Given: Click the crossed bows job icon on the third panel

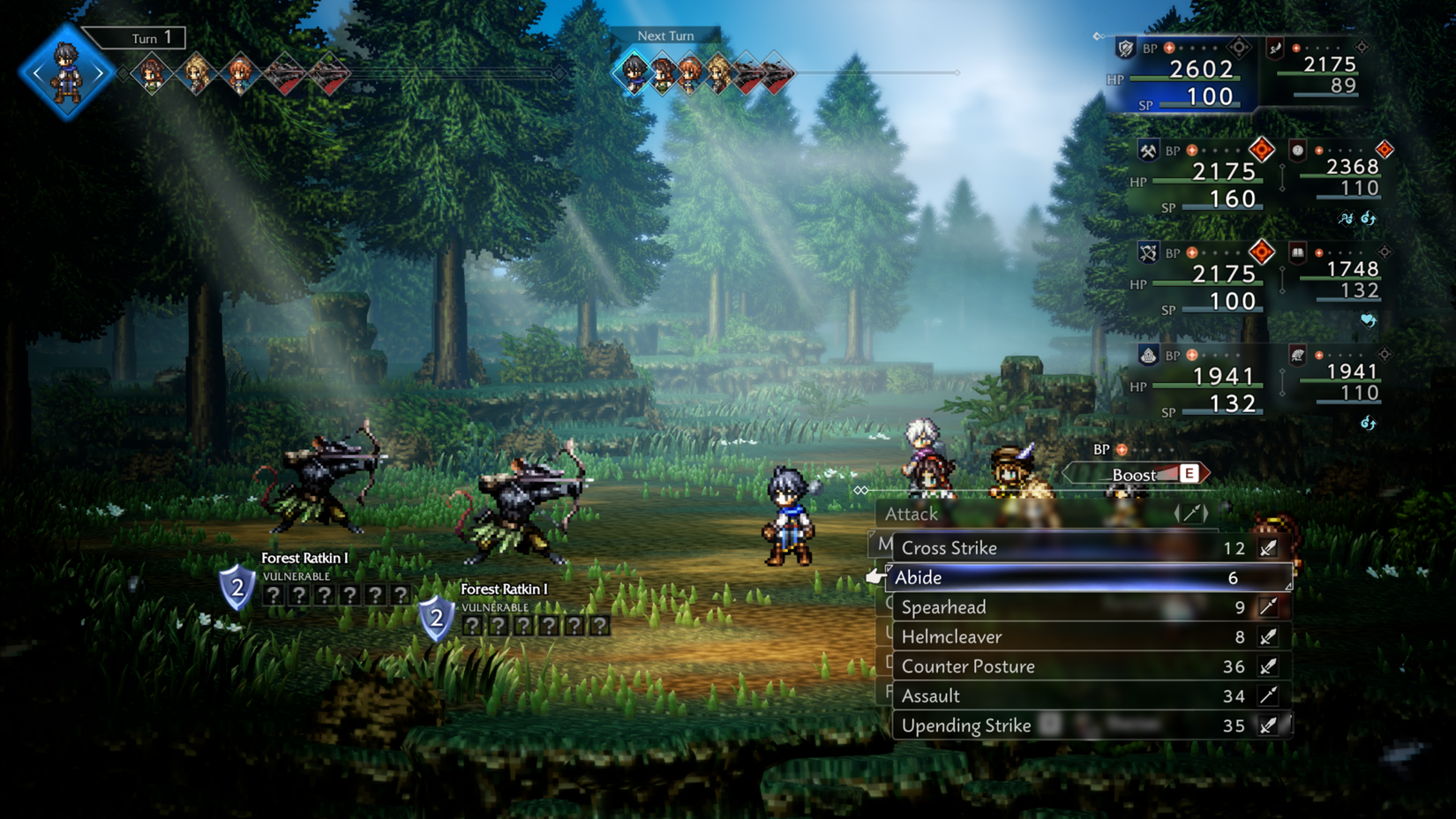Looking at the screenshot, I should tap(1147, 252).
